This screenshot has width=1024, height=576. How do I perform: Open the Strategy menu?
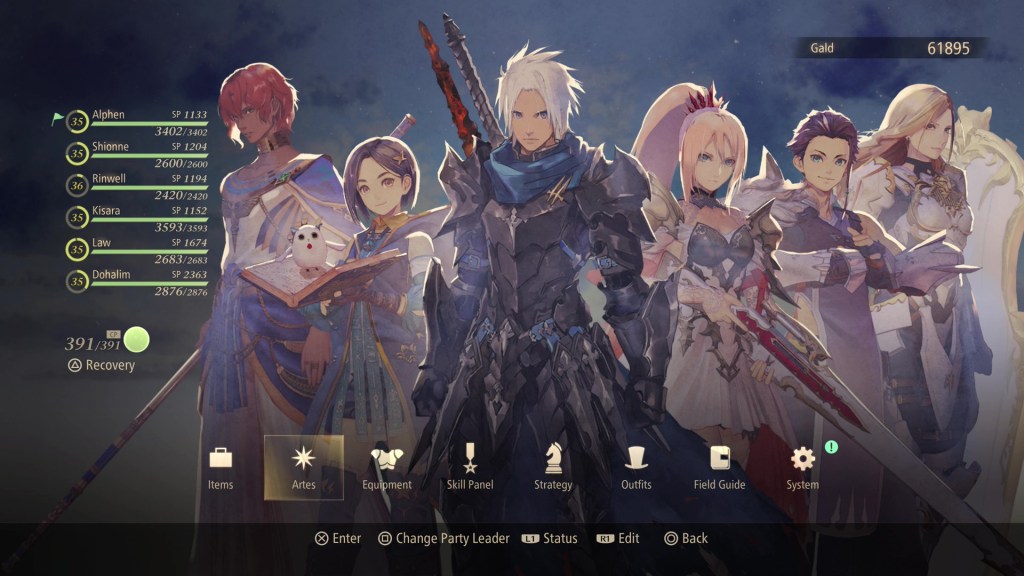[553, 467]
